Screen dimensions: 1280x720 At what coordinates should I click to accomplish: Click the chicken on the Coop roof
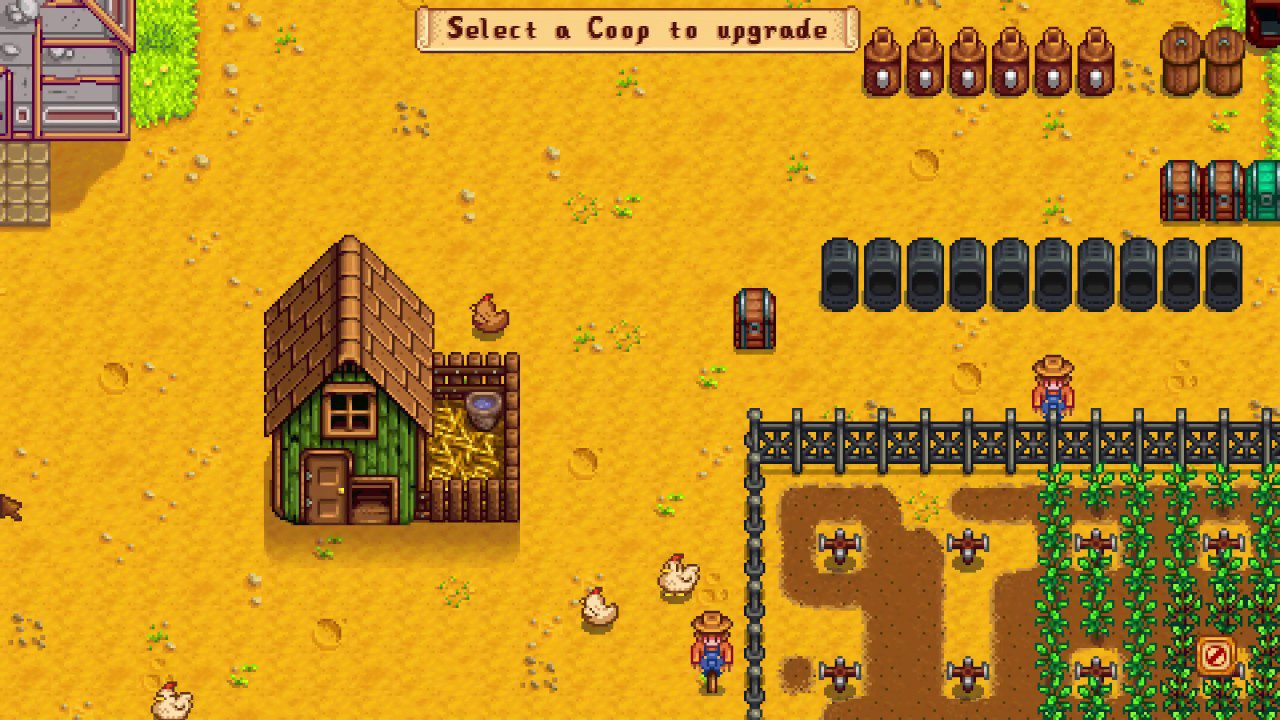pyautogui.click(x=487, y=315)
